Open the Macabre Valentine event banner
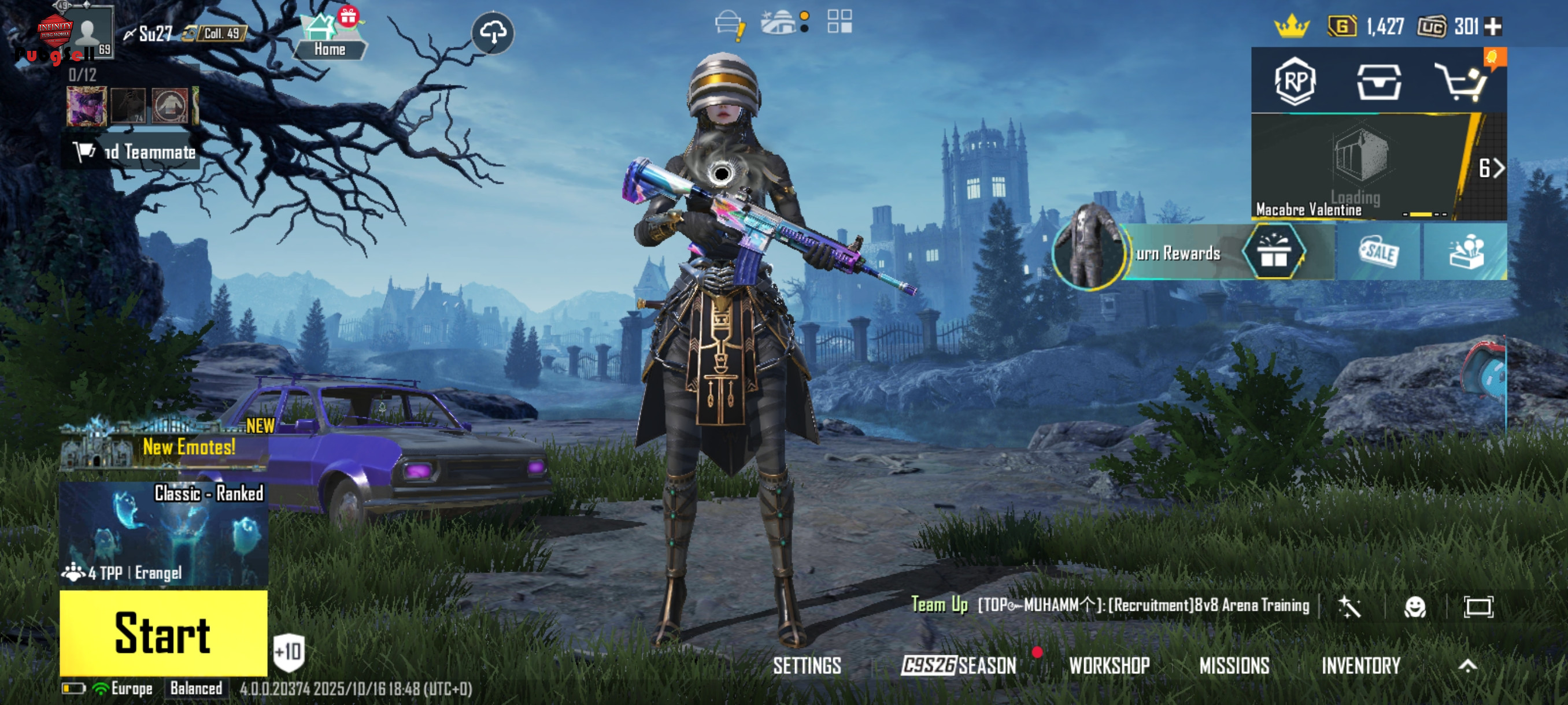This screenshot has height=705, width=1568. (x=1360, y=166)
